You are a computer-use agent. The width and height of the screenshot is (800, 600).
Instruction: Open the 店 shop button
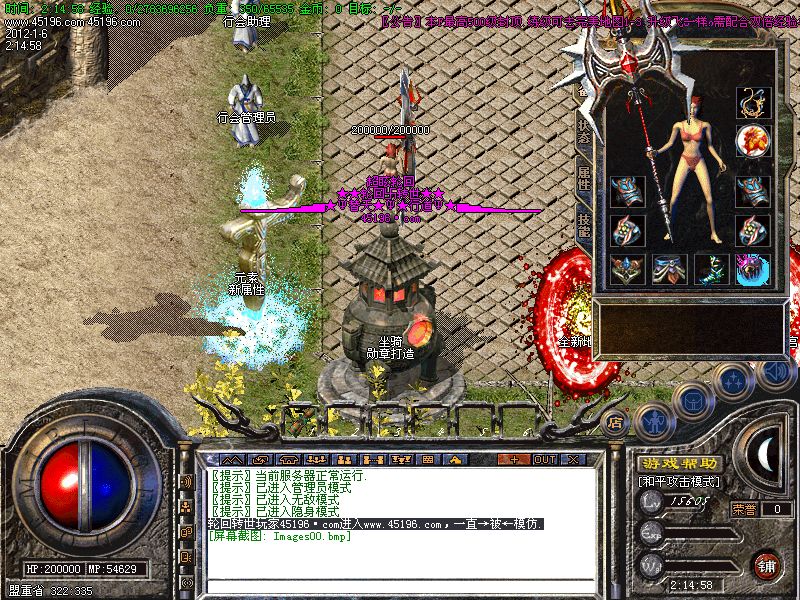point(616,423)
